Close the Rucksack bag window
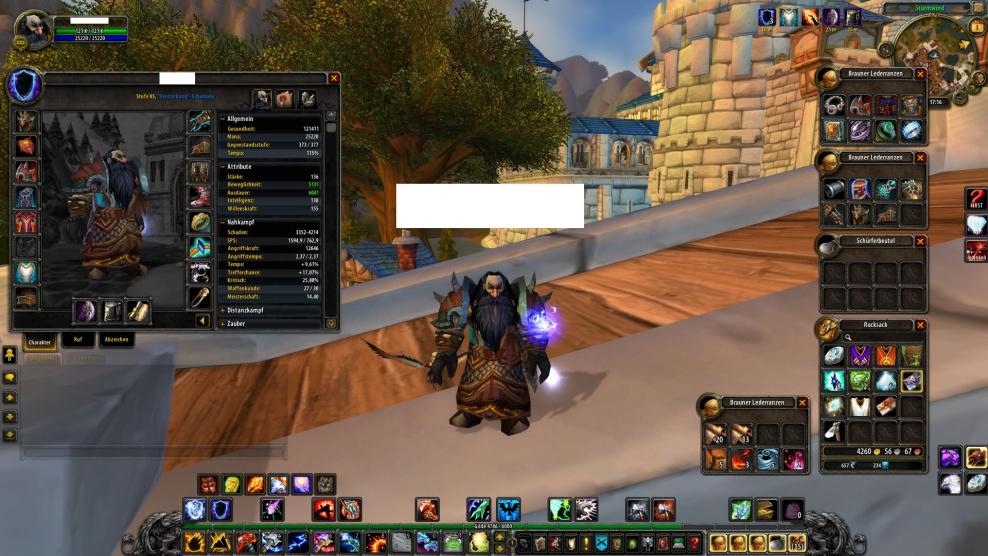The height and width of the screenshot is (556, 988). pos(920,325)
